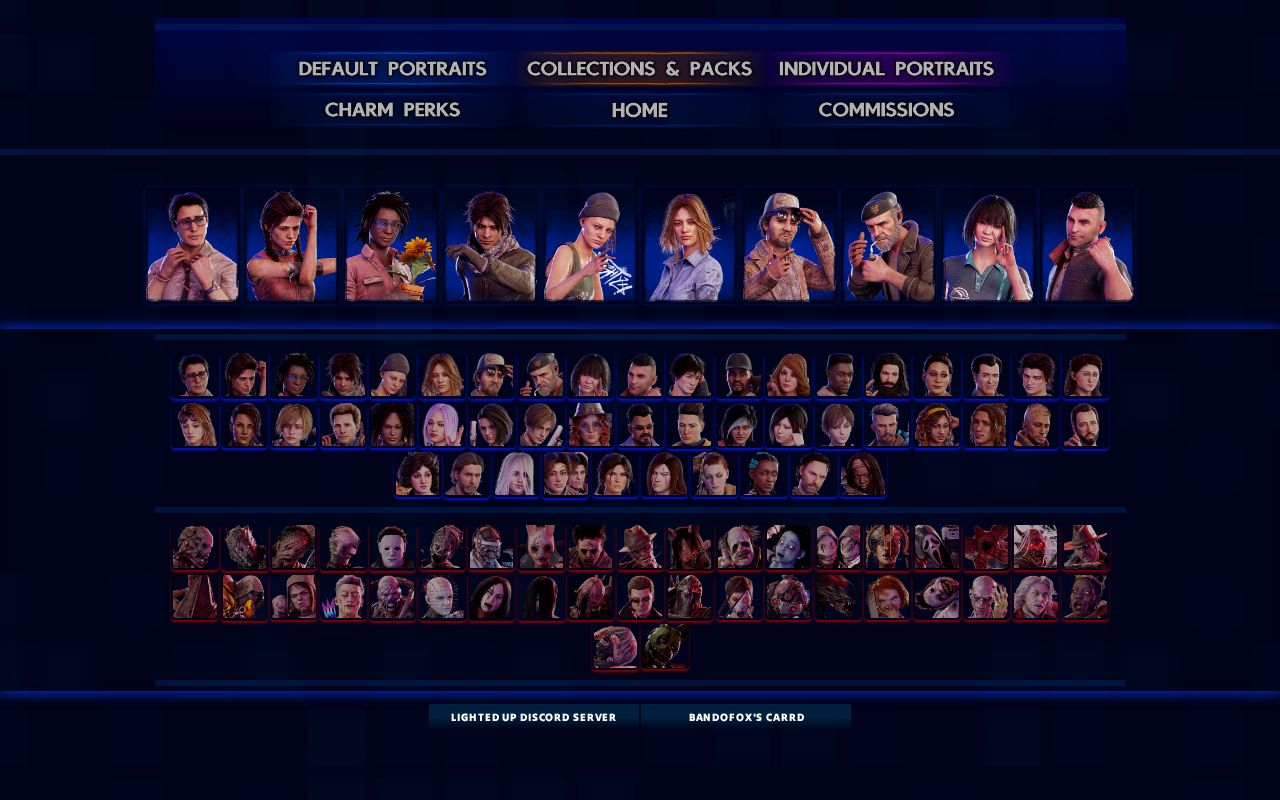Viewport: 1280px width, 800px height.
Task: Select the white-haired survivor icon
Action: point(516,474)
